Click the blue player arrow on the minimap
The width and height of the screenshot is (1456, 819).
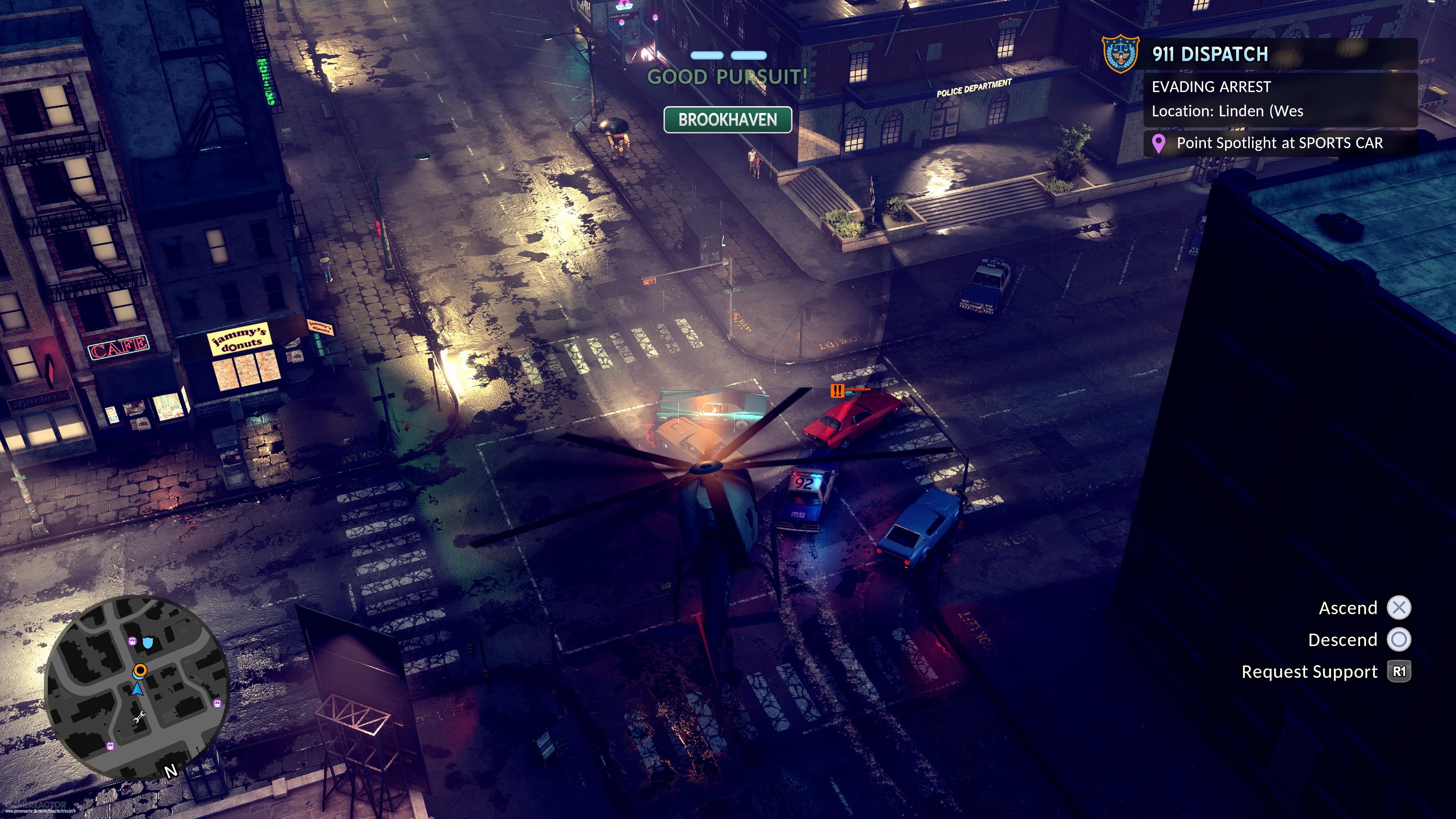click(137, 690)
